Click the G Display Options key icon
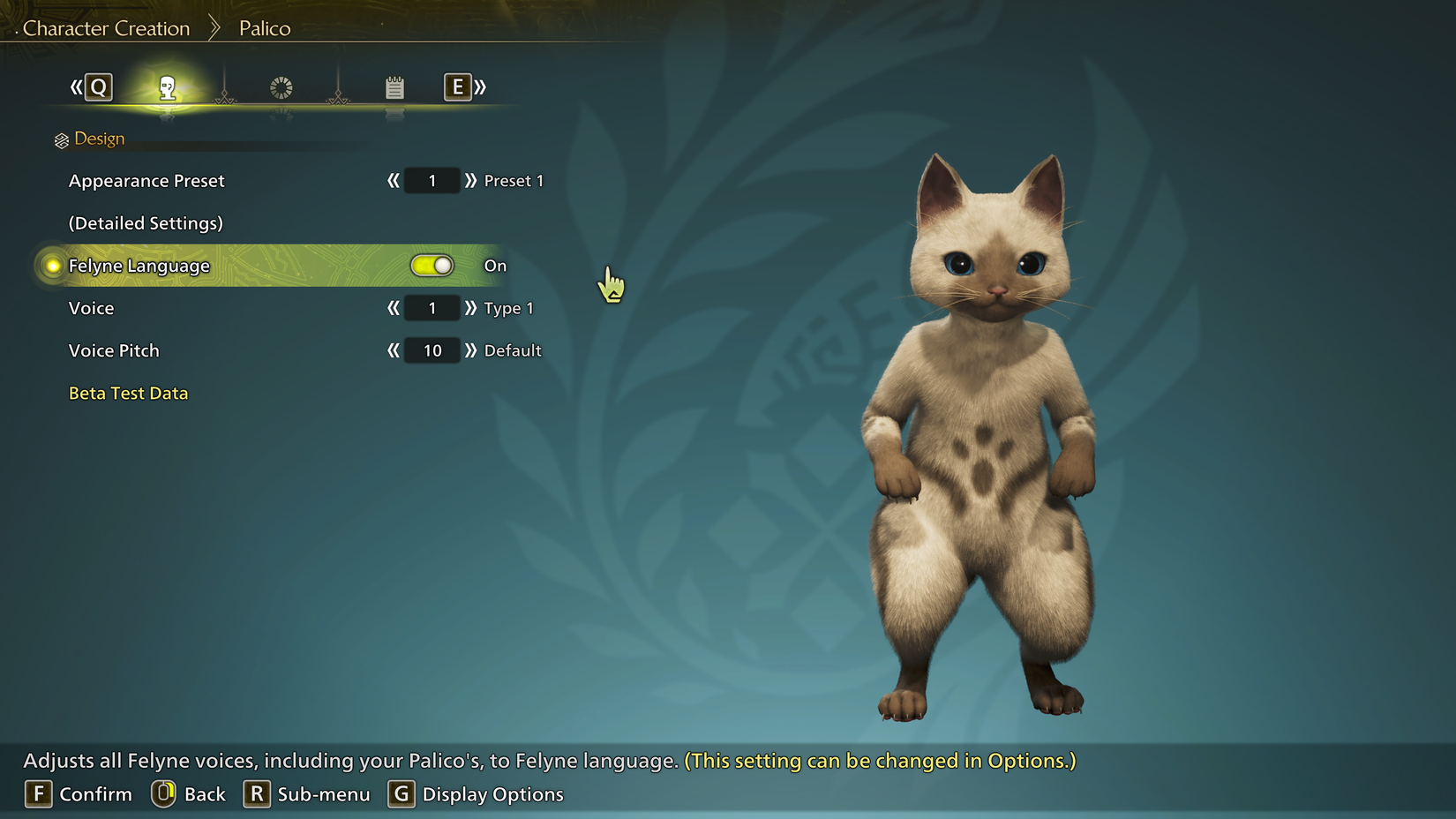This screenshot has height=819, width=1456. pyautogui.click(x=402, y=793)
